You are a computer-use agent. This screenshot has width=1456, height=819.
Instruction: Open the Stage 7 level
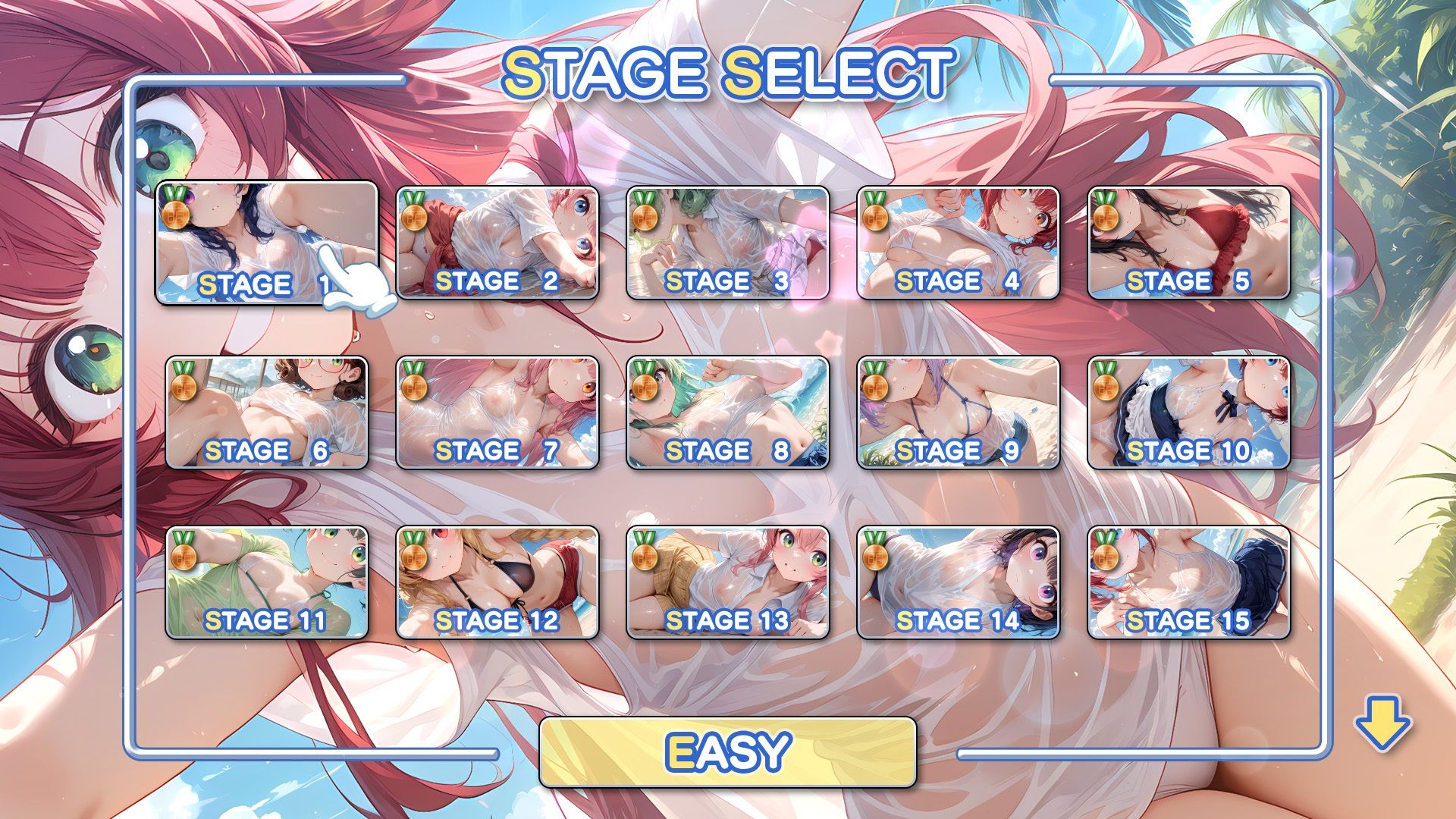[x=497, y=413]
